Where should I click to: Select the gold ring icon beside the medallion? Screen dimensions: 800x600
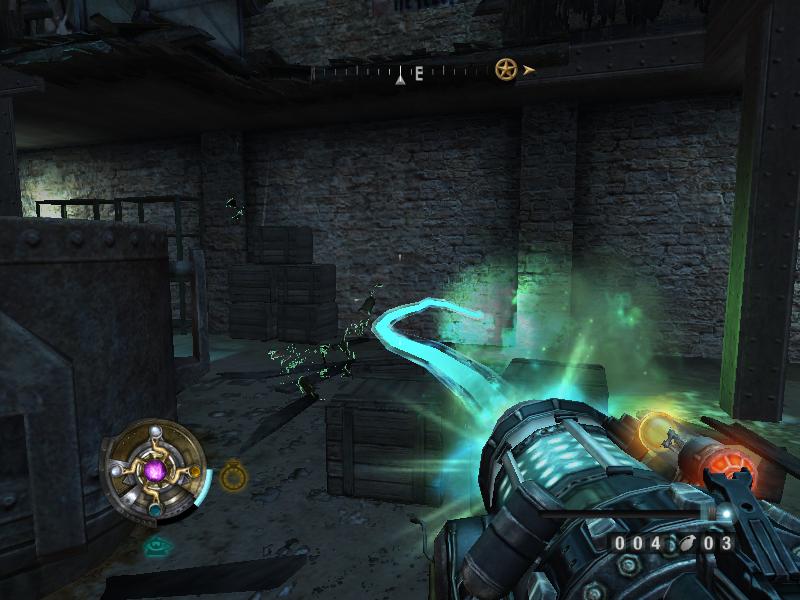(x=233, y=476)
